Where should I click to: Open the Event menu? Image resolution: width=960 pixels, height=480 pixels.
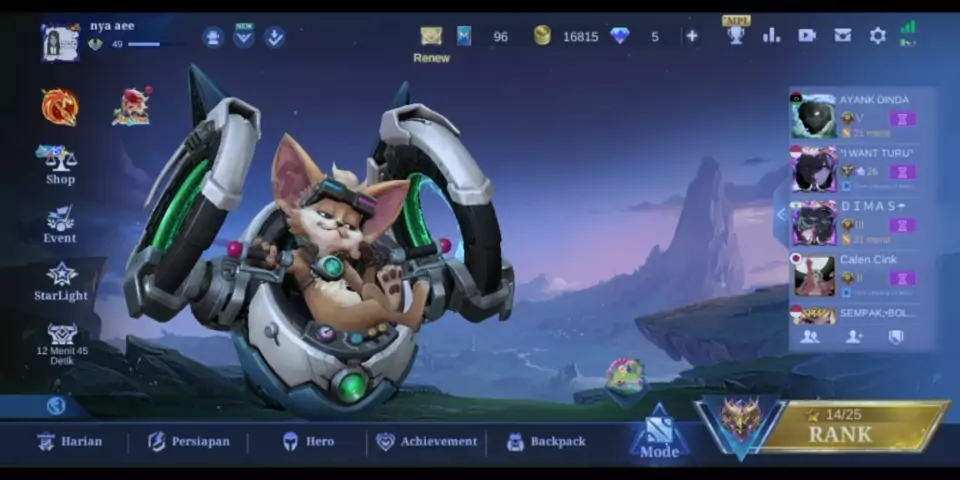60,224
